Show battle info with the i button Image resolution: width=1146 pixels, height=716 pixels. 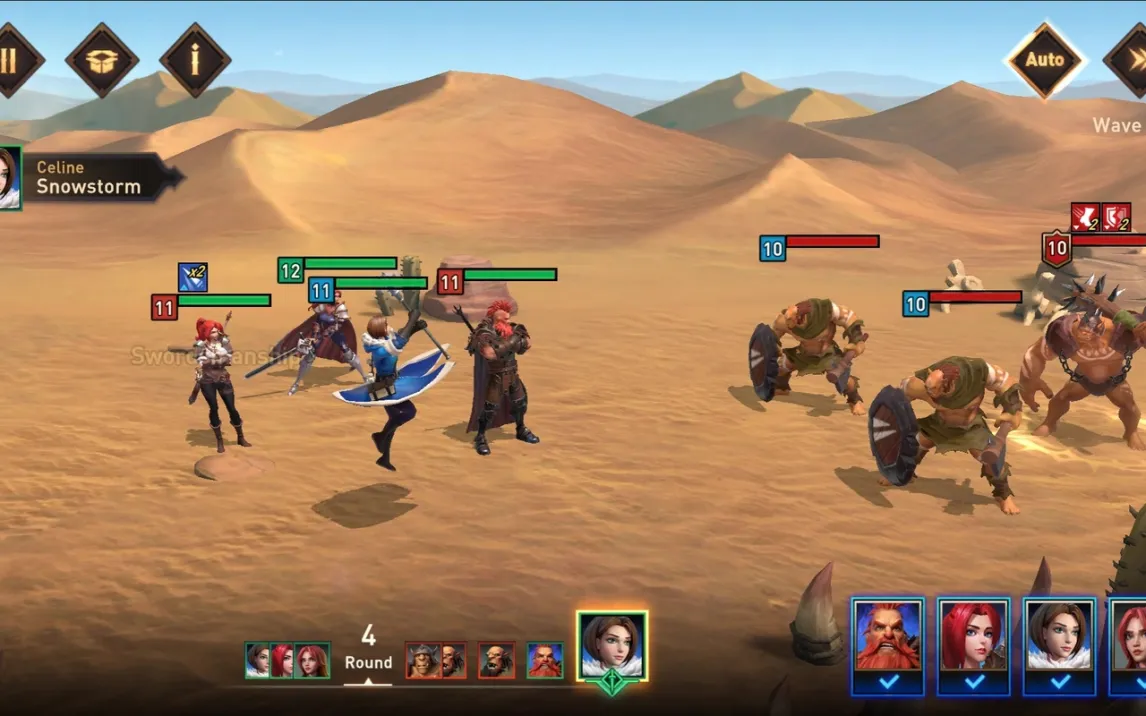(x=195, y=60)
